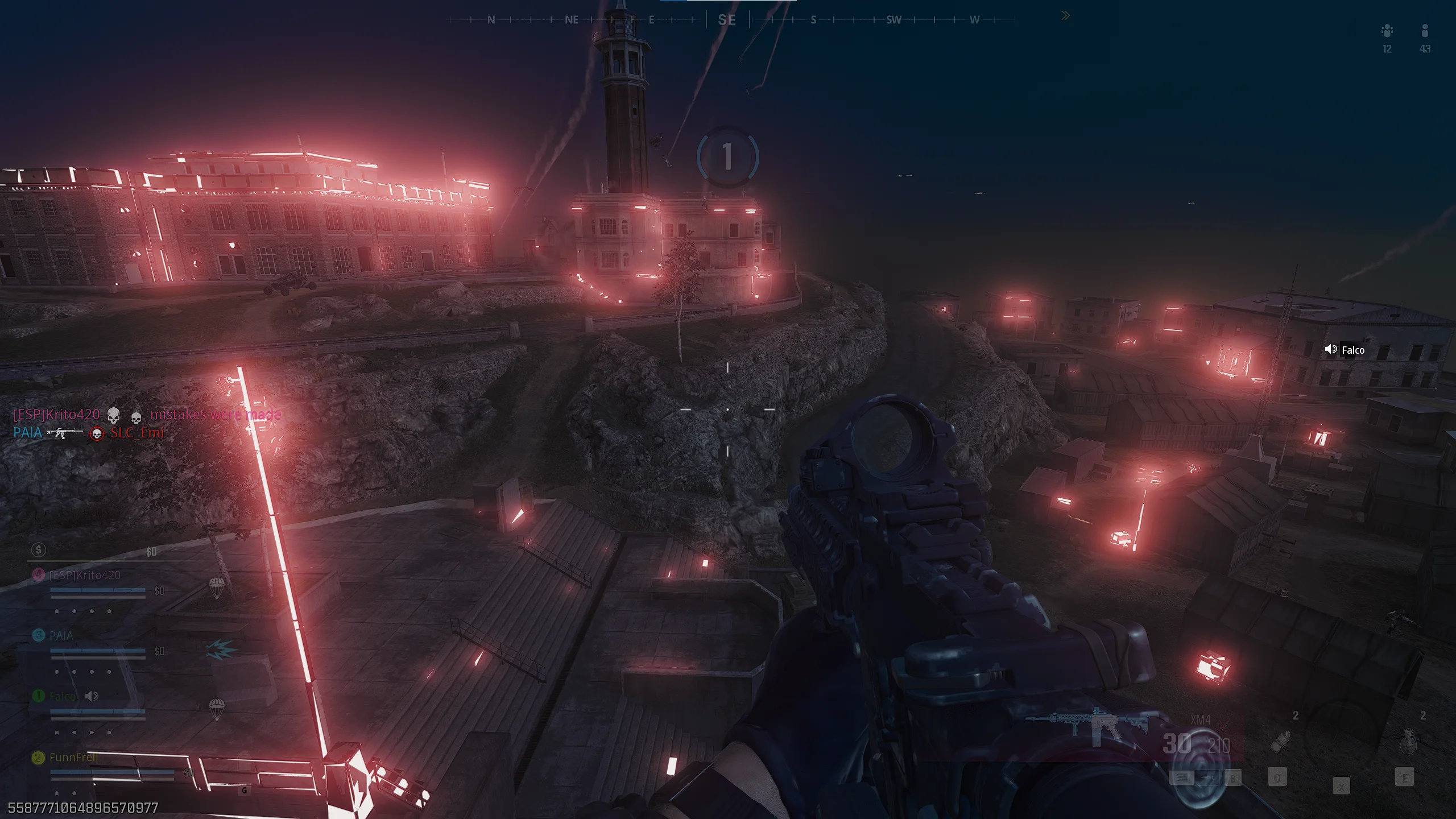Screen dimensions: 1456x819
Task: Click the squad cash dollar icon
Action: [x=39, y=549]
